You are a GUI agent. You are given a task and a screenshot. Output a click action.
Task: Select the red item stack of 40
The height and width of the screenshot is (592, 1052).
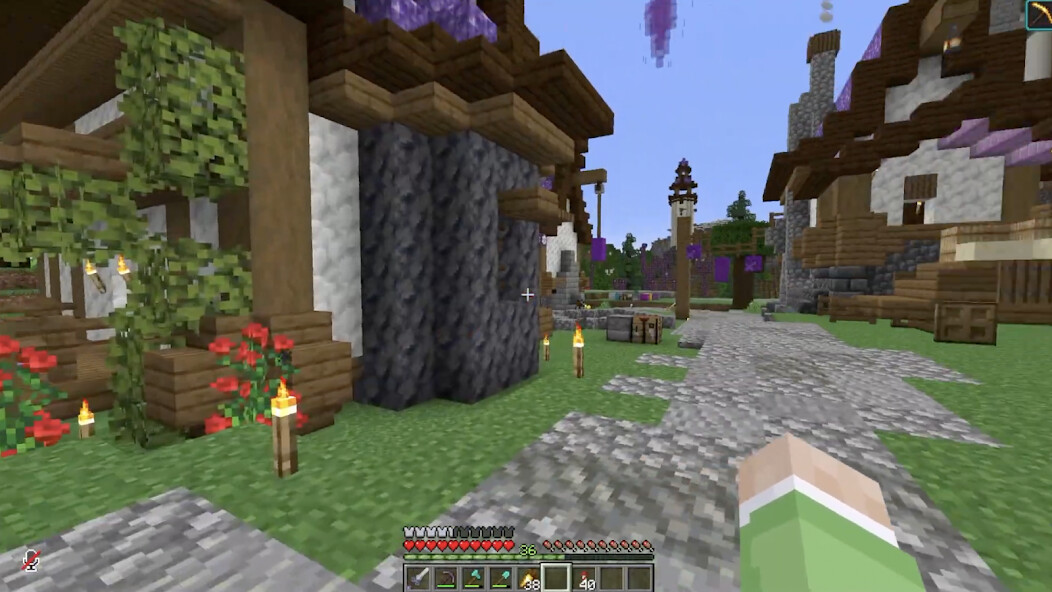(x=583, y=578)
